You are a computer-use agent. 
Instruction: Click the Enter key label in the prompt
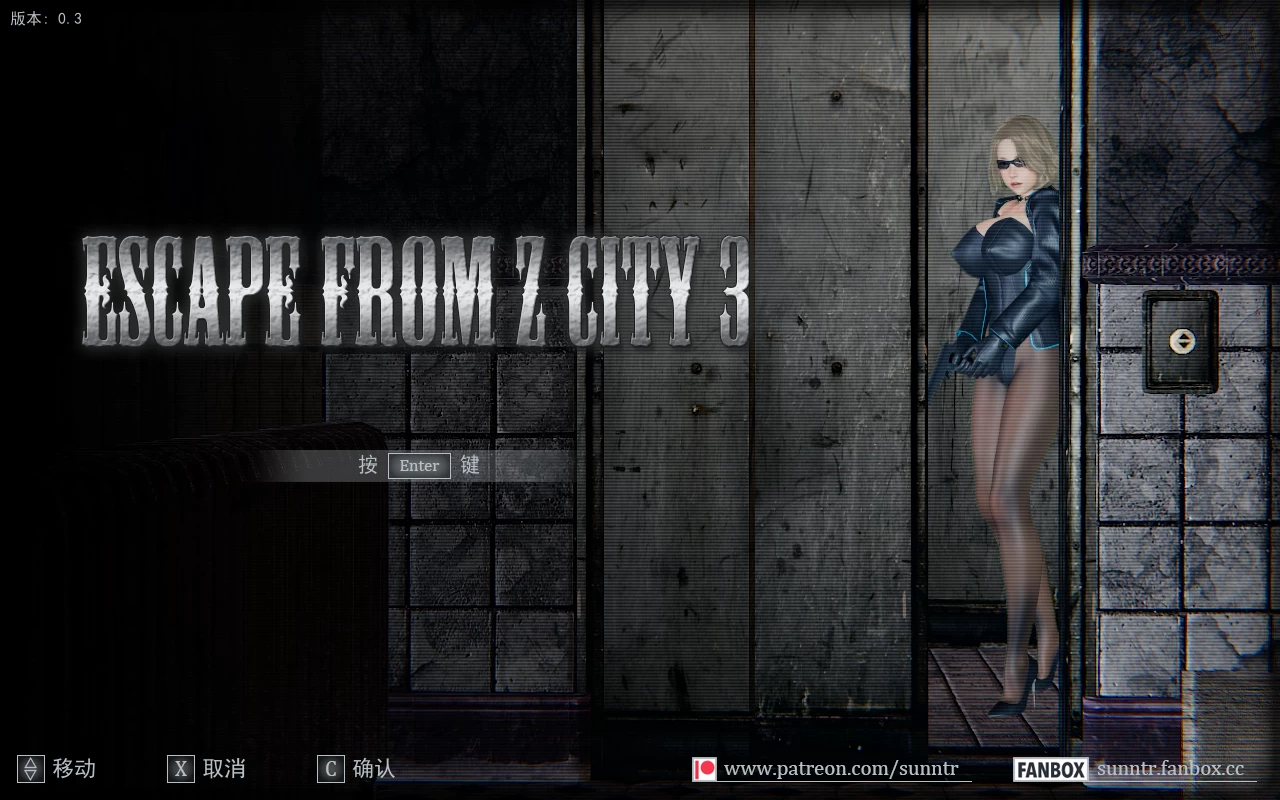point(418,465)
